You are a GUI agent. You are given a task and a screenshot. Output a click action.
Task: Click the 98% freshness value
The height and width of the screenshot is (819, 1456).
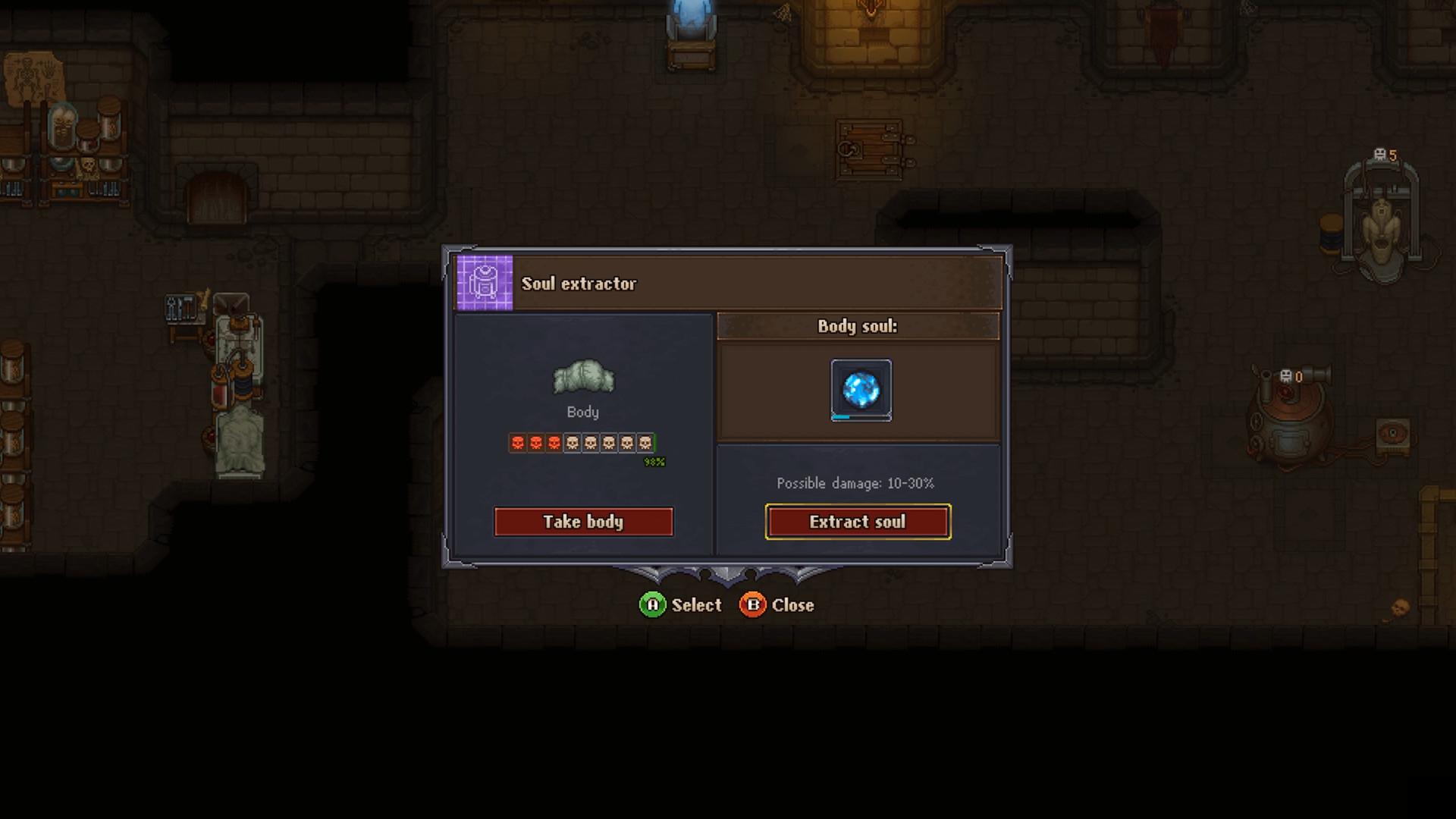point(654,460)
